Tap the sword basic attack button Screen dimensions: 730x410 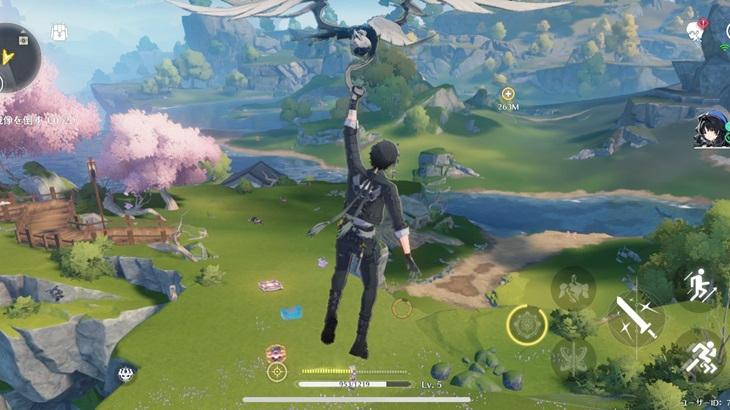click(x=635, y=318)
